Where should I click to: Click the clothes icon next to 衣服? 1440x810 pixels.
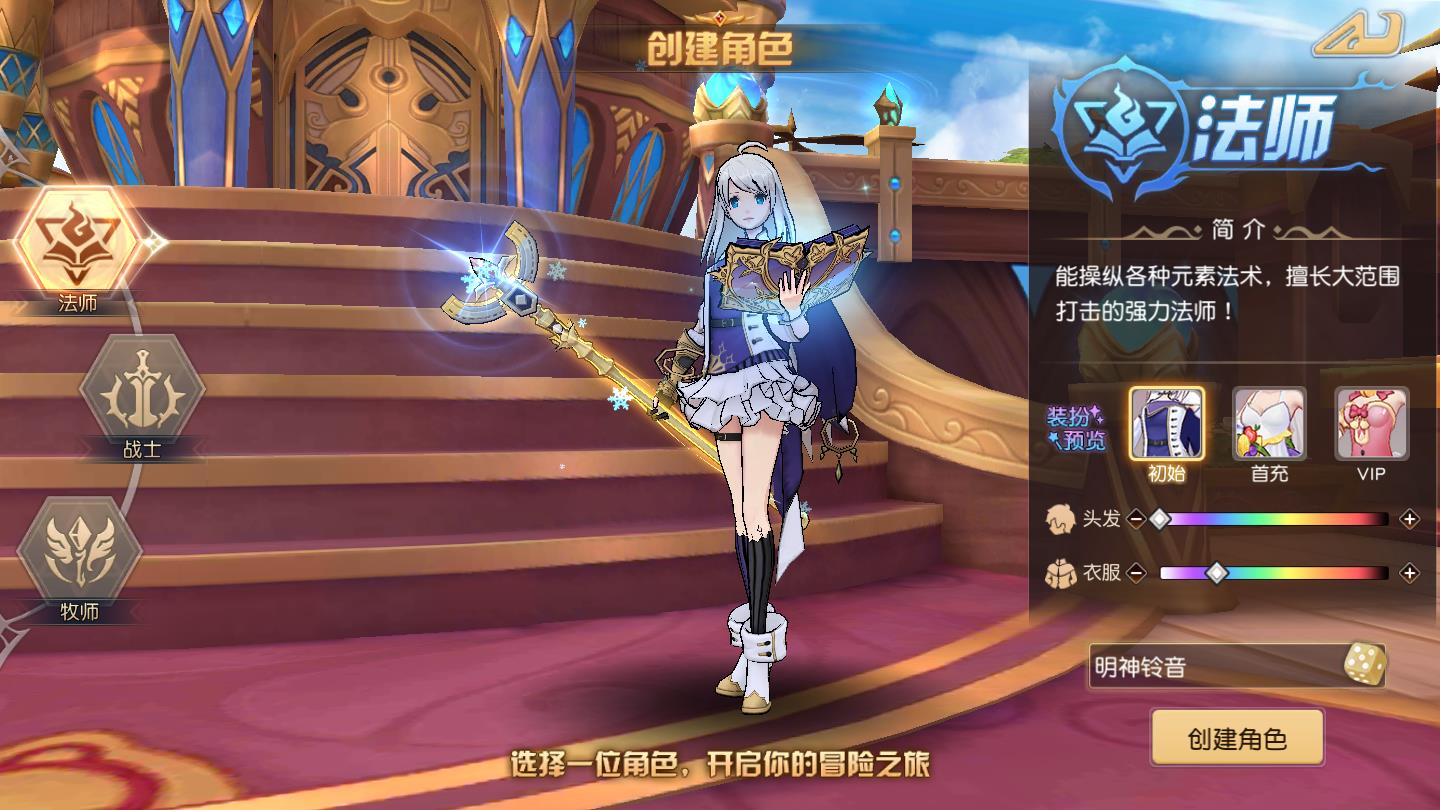click(1062, 574)
